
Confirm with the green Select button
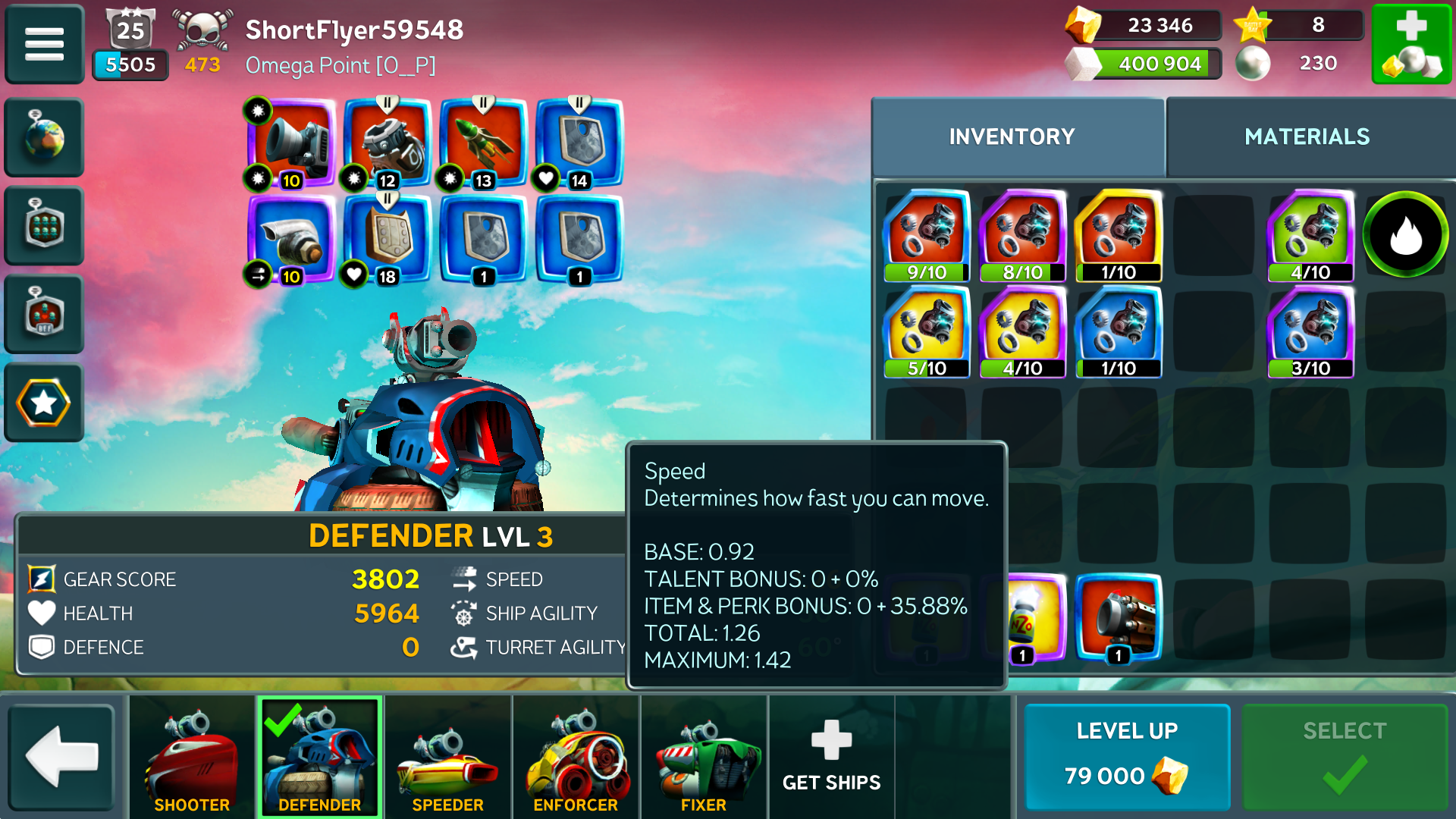coord(1345,756)
